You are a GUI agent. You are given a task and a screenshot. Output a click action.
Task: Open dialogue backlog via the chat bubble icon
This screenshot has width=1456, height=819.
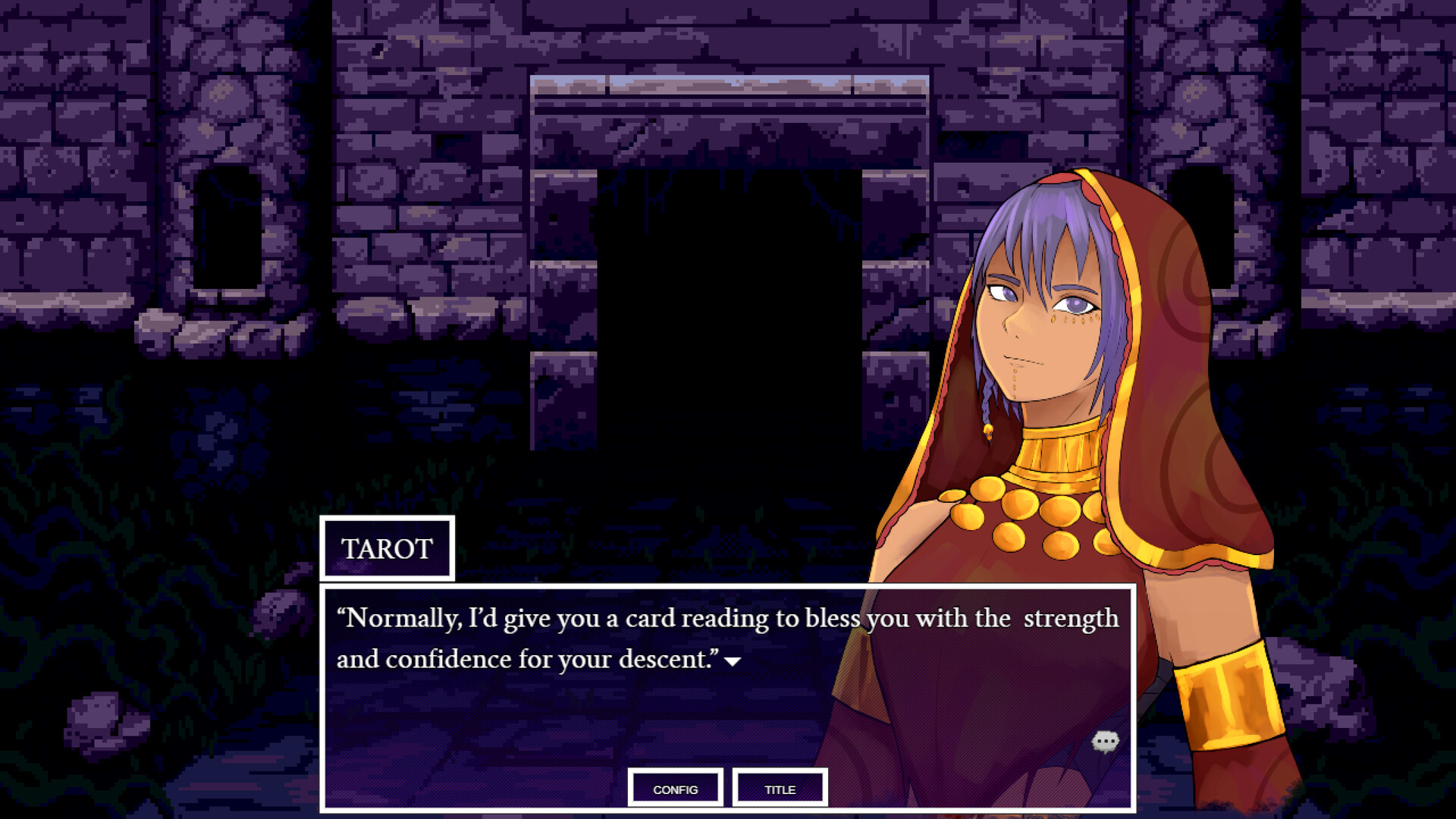click(x=1106, y=742)
